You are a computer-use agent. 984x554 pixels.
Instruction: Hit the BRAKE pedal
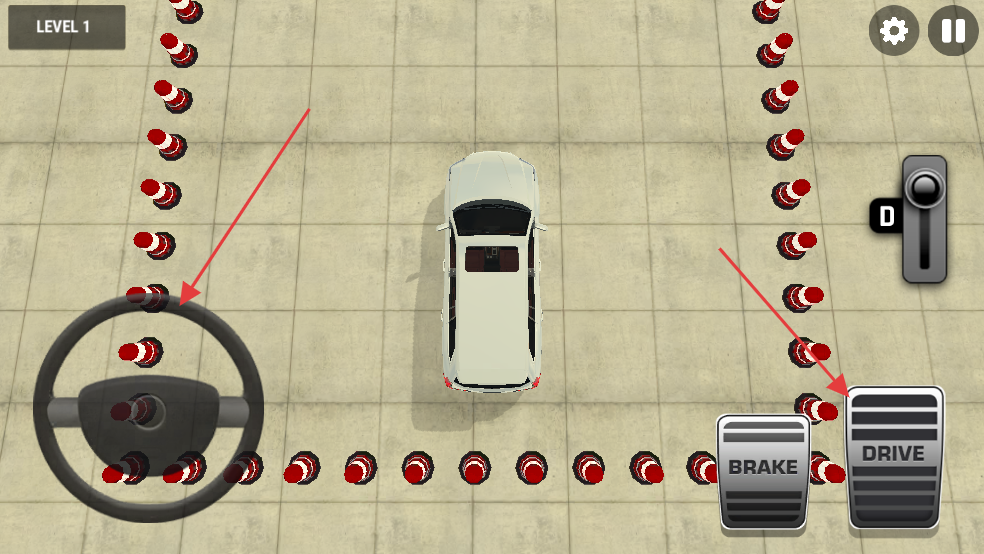click(x=763, y=470)
